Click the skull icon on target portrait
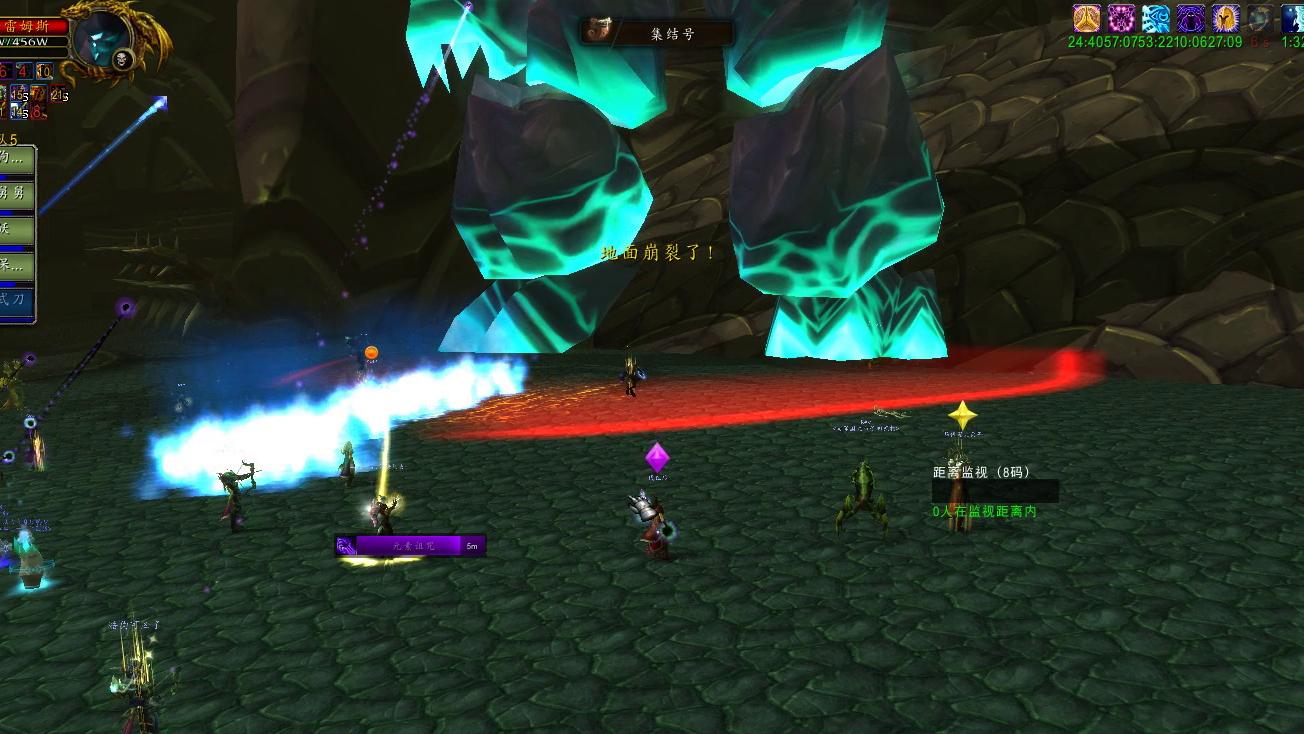Image resolution: width=1304 pixels, height=734 pixels. pyautogui.click(x=123, y=61)
